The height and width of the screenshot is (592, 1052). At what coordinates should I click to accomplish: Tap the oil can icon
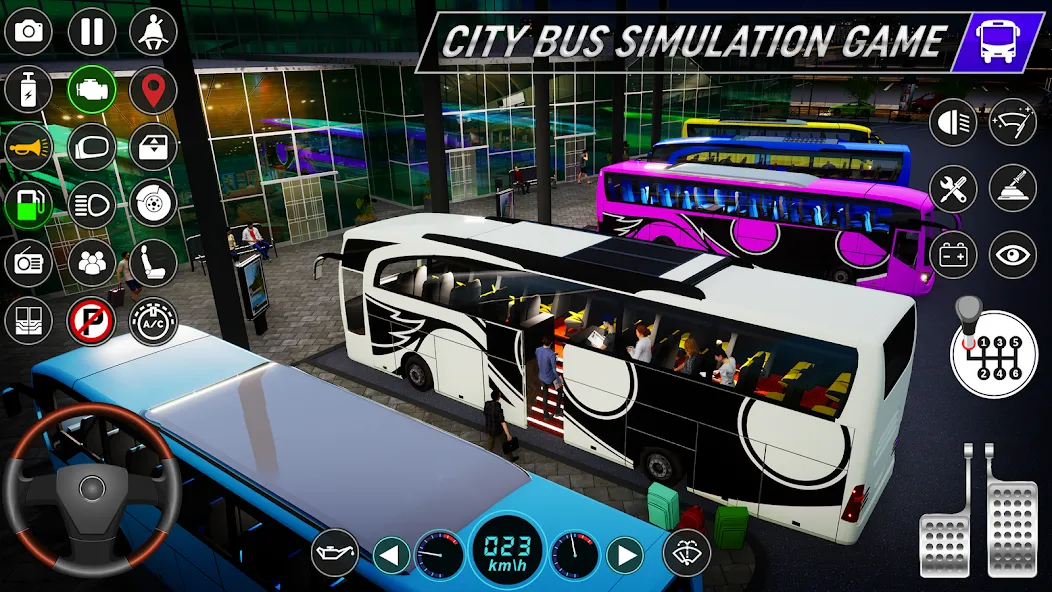click(334, 553)
